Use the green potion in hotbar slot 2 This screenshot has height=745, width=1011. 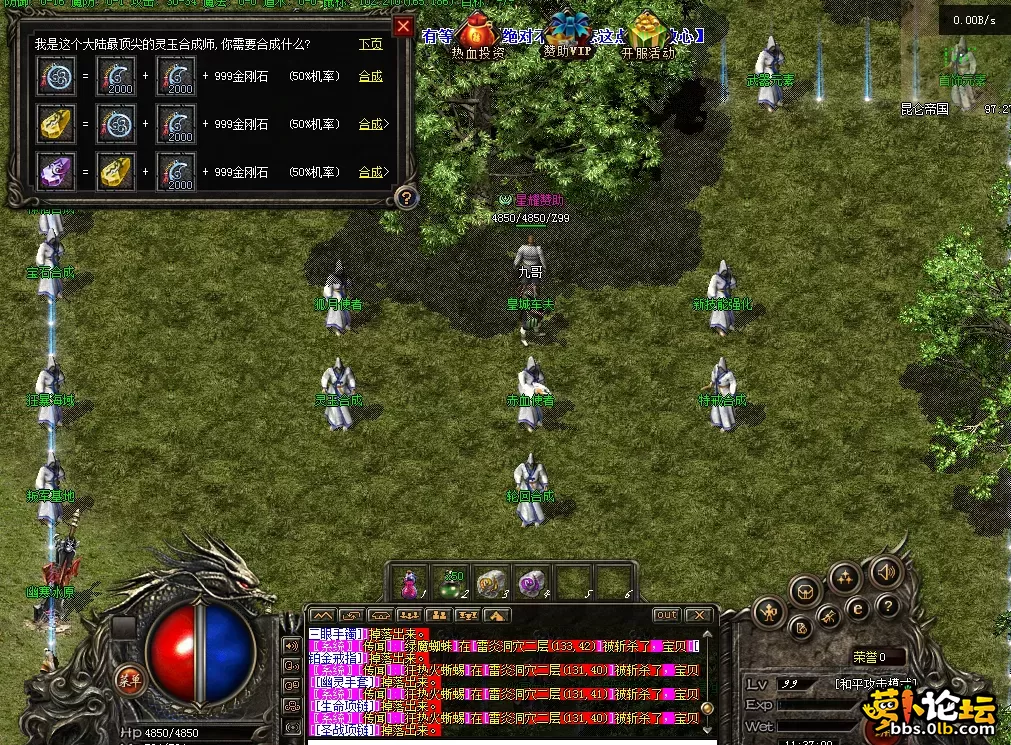451,582
